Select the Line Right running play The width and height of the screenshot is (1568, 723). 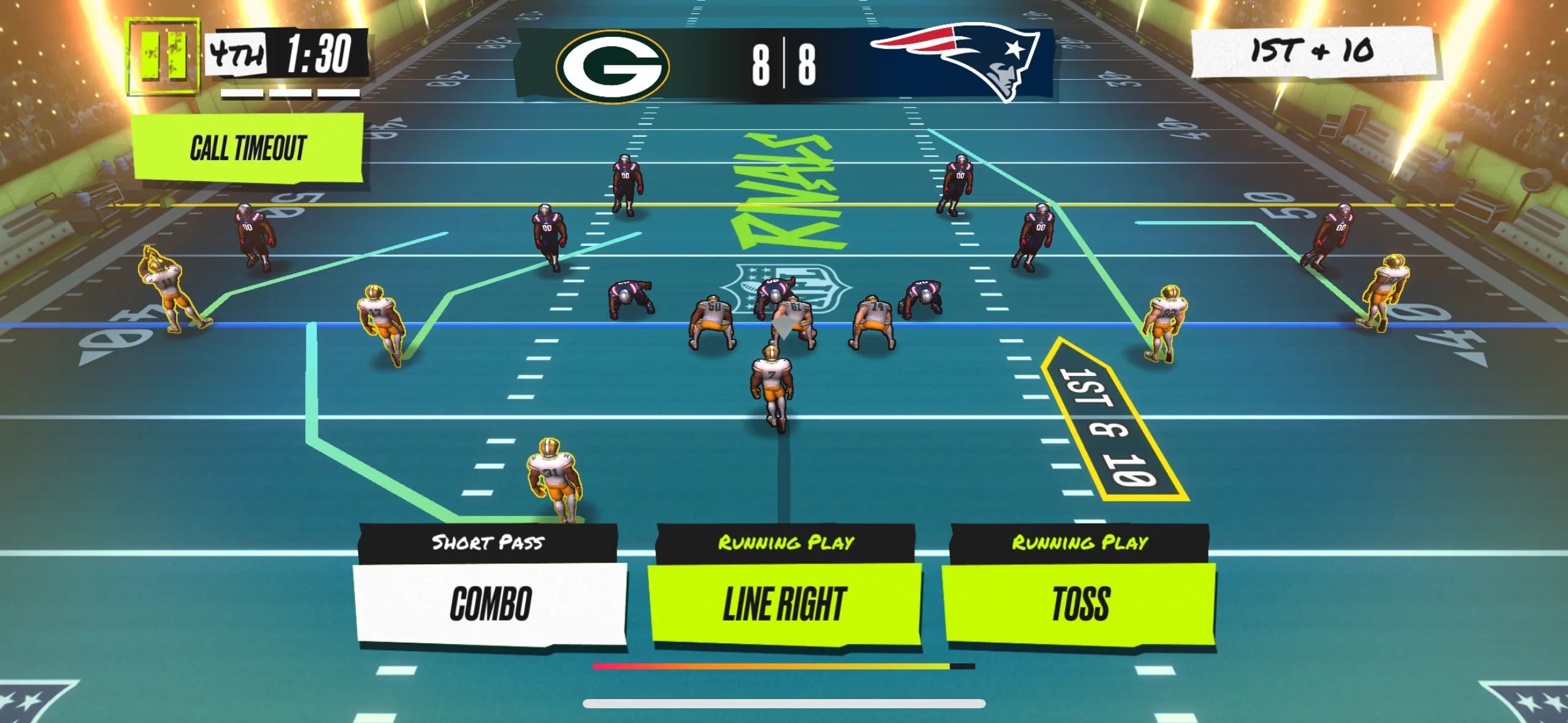785,603
